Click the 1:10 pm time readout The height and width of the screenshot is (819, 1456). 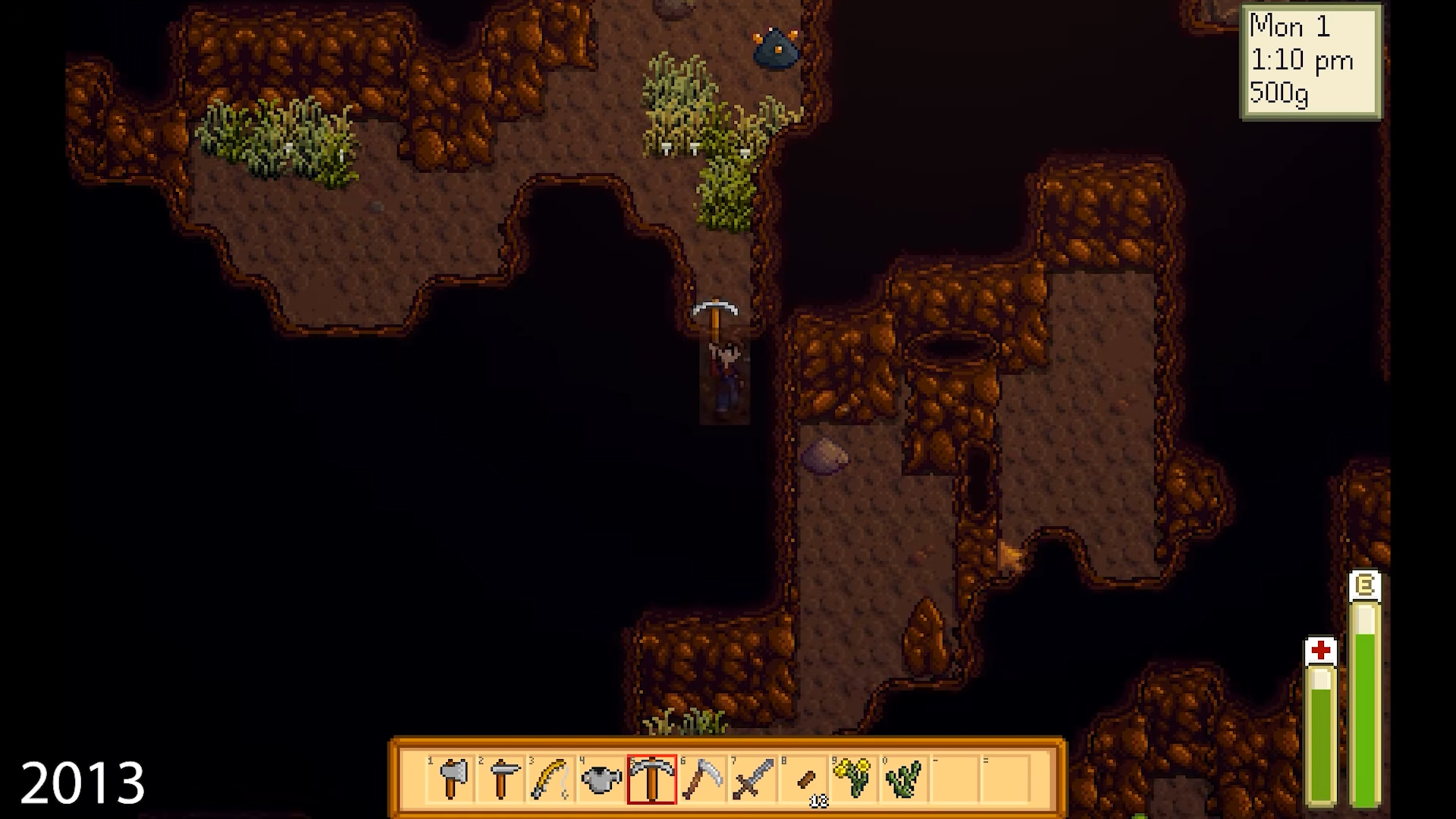[1301, 62]
